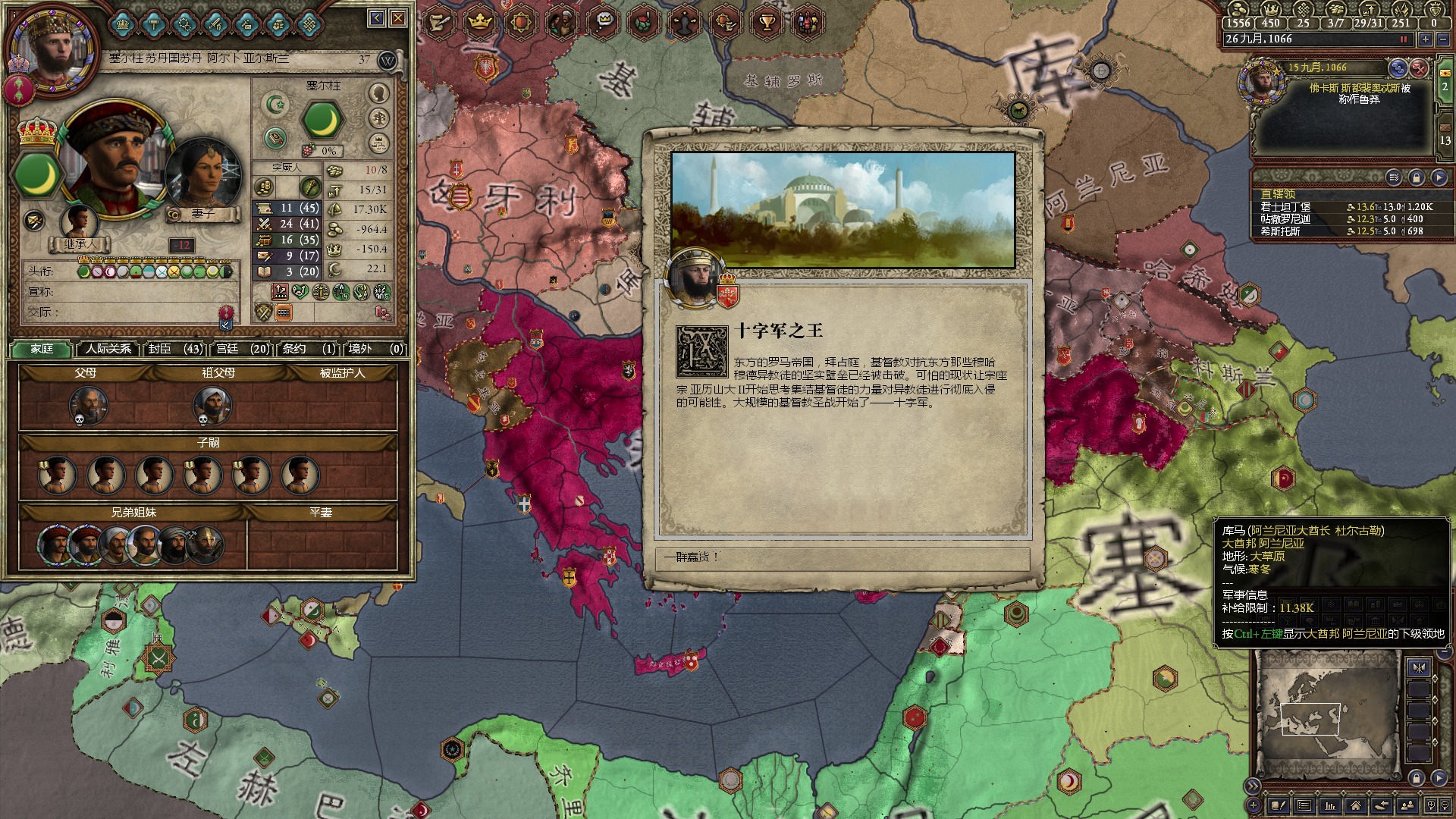The image size is (1456, 819).
Task: Click the house-shaped home button below the minimap
Action: click(x=1355, y=805)
